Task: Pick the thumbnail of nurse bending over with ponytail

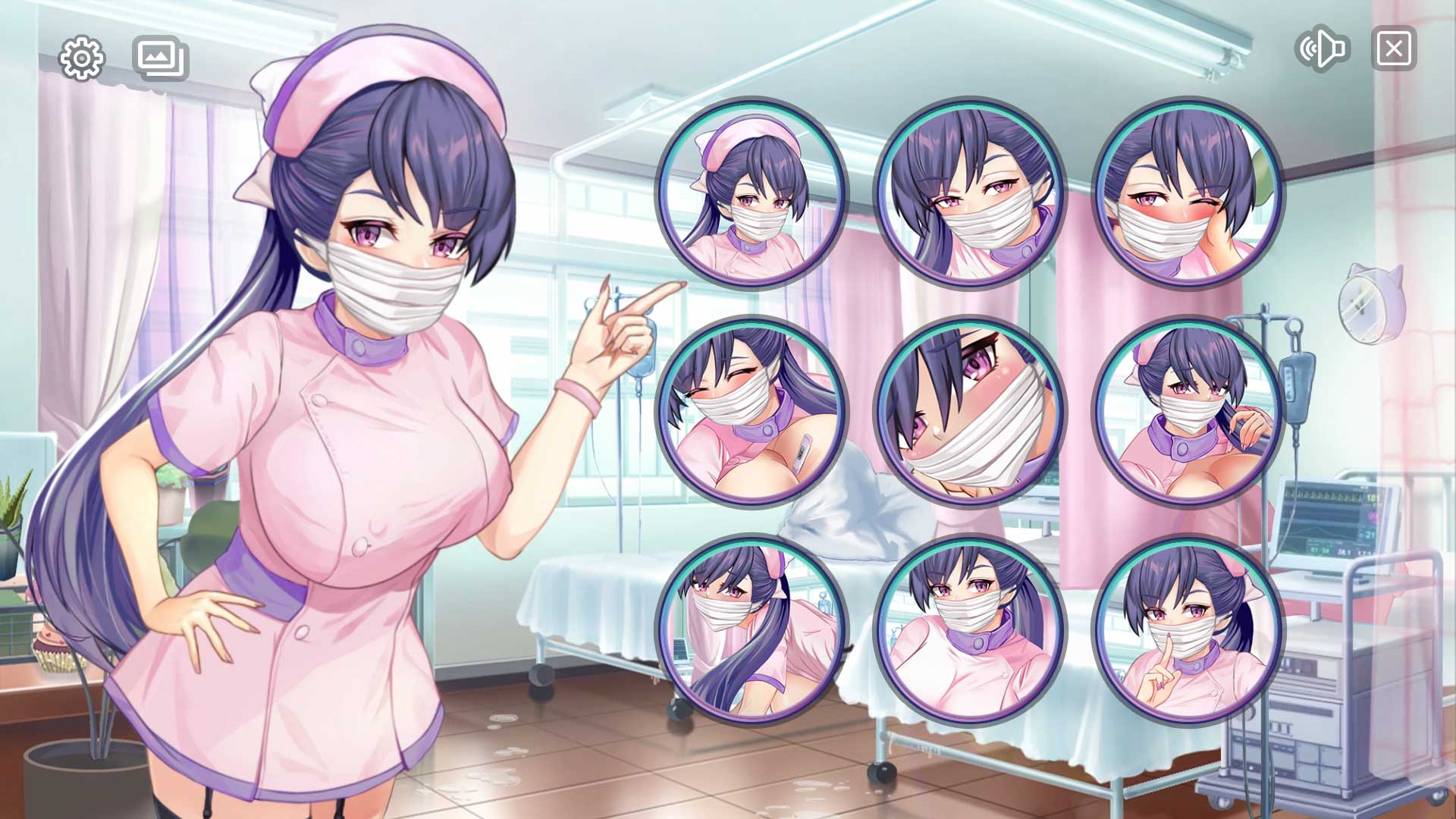Action: tap(752, 630)
